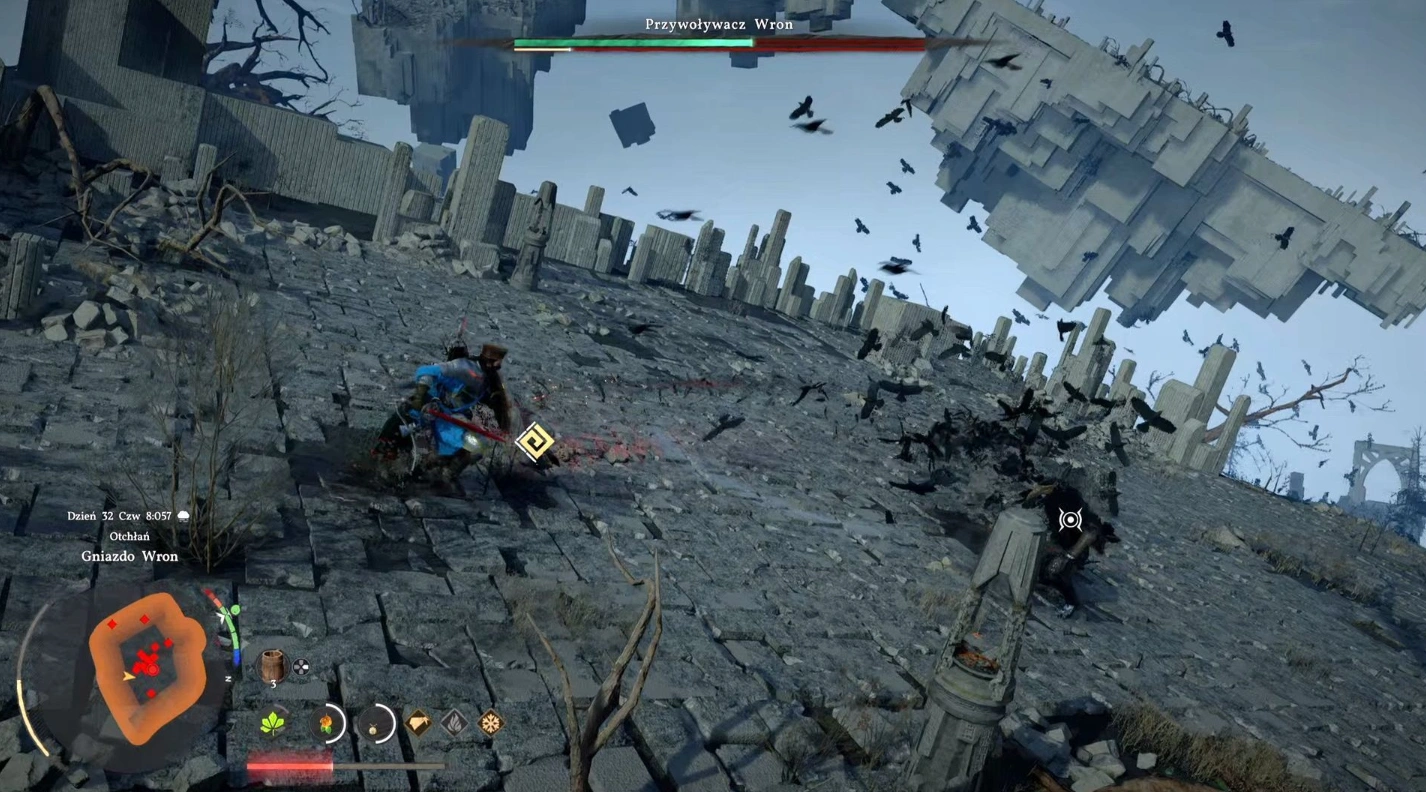
Task: Cast the snowflake frost skill
Action: click(x=490, y=722)
